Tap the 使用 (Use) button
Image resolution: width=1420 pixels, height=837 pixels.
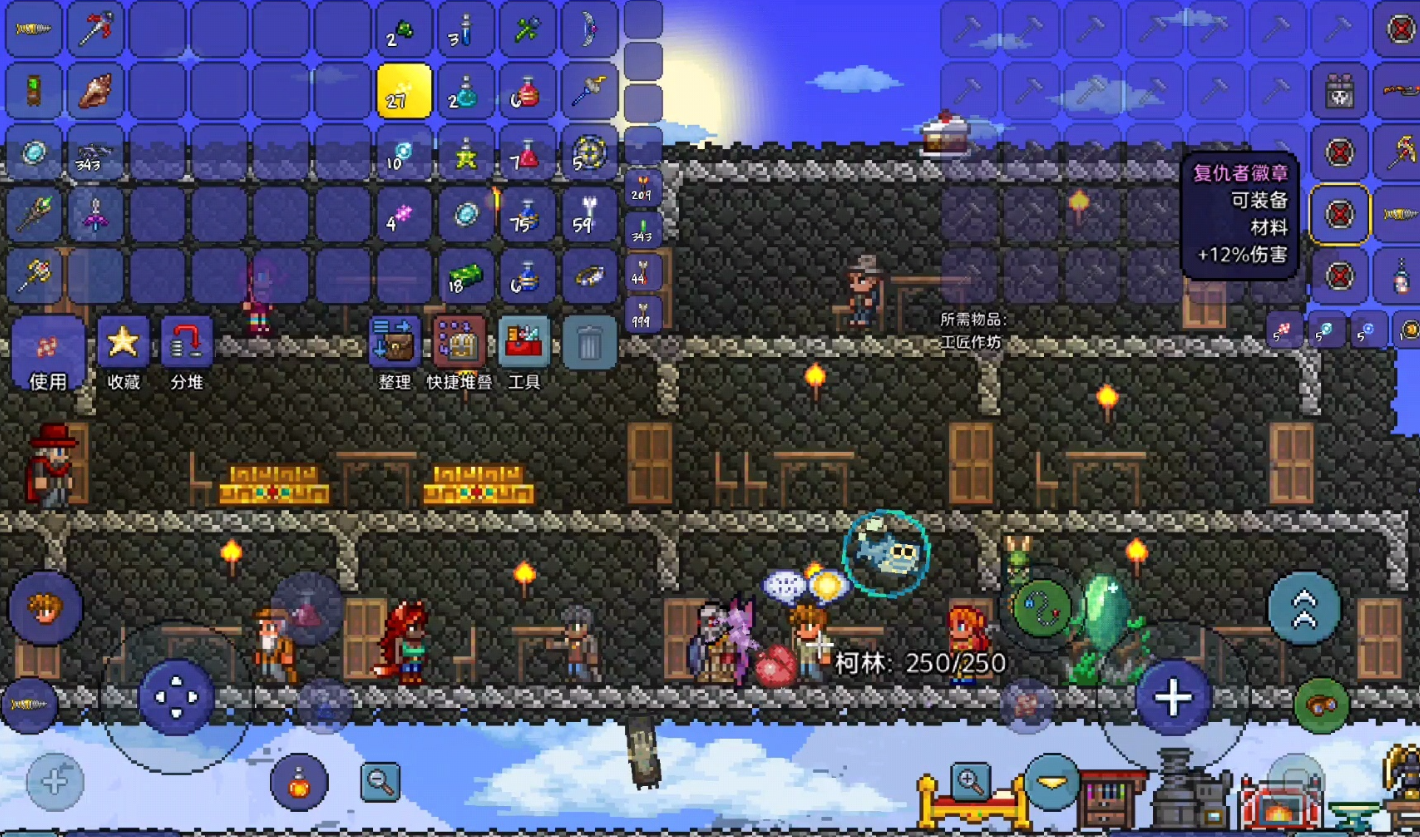(47, 352)
